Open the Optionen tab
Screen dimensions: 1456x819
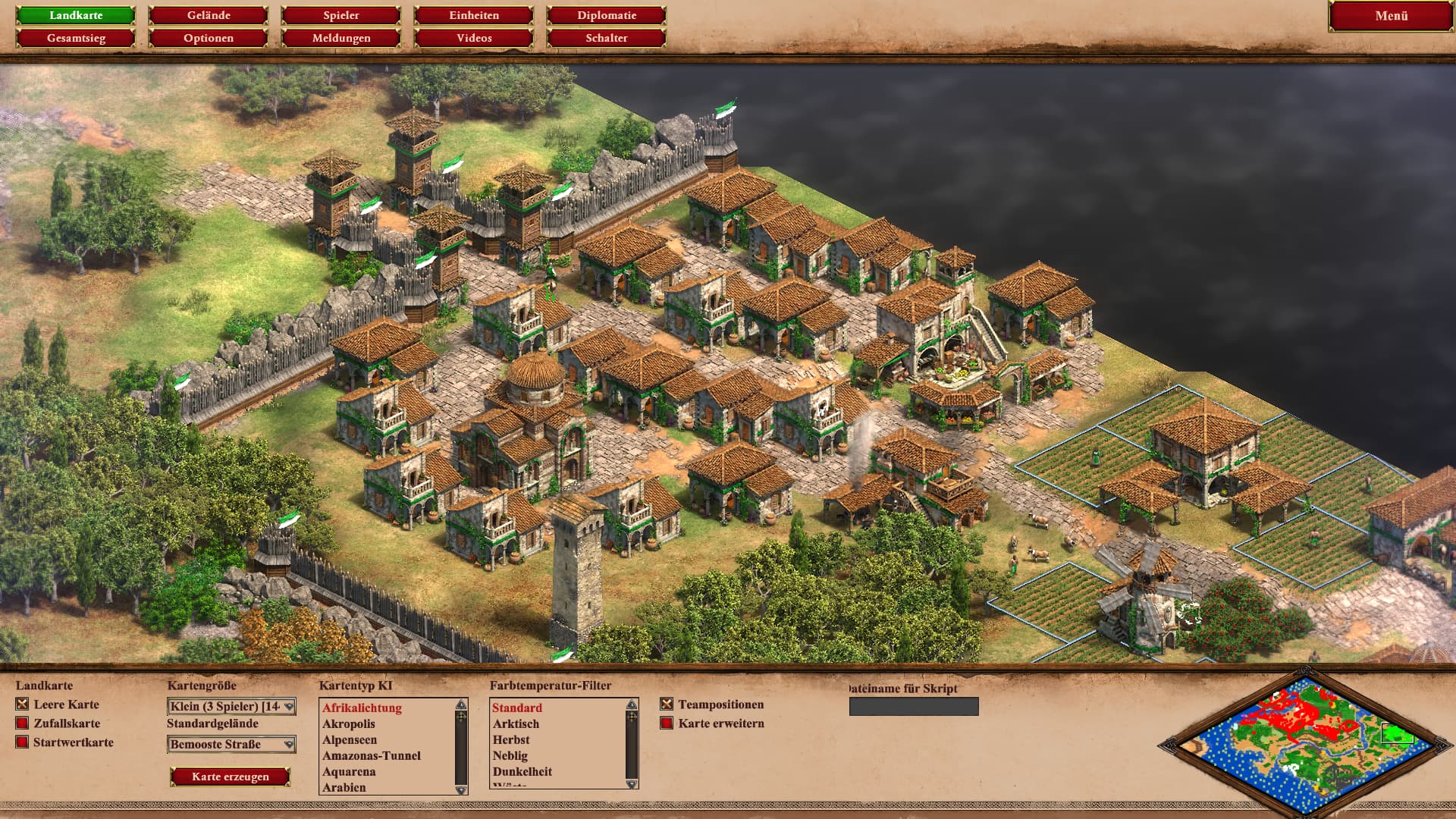click(x=209, y=38)
